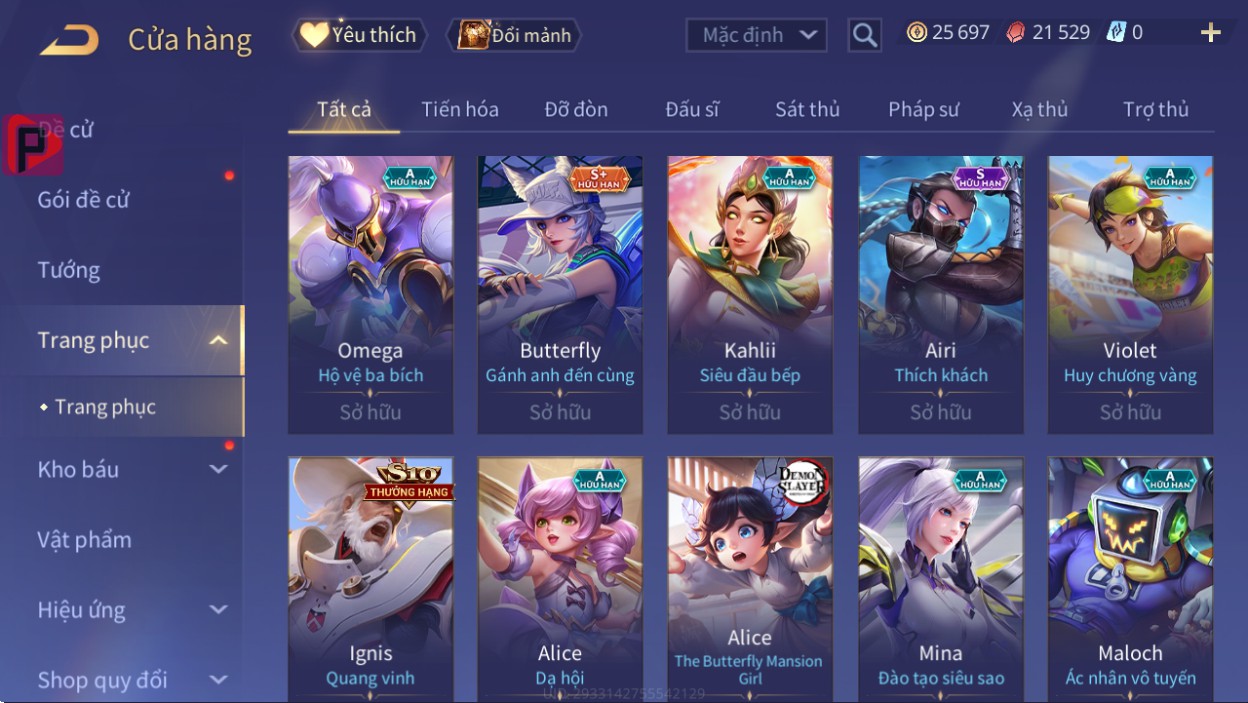Select the Omega Hộ vệ ba bích skin card
This screenshot has width=1248, height=703.
[x=370, y=294]
